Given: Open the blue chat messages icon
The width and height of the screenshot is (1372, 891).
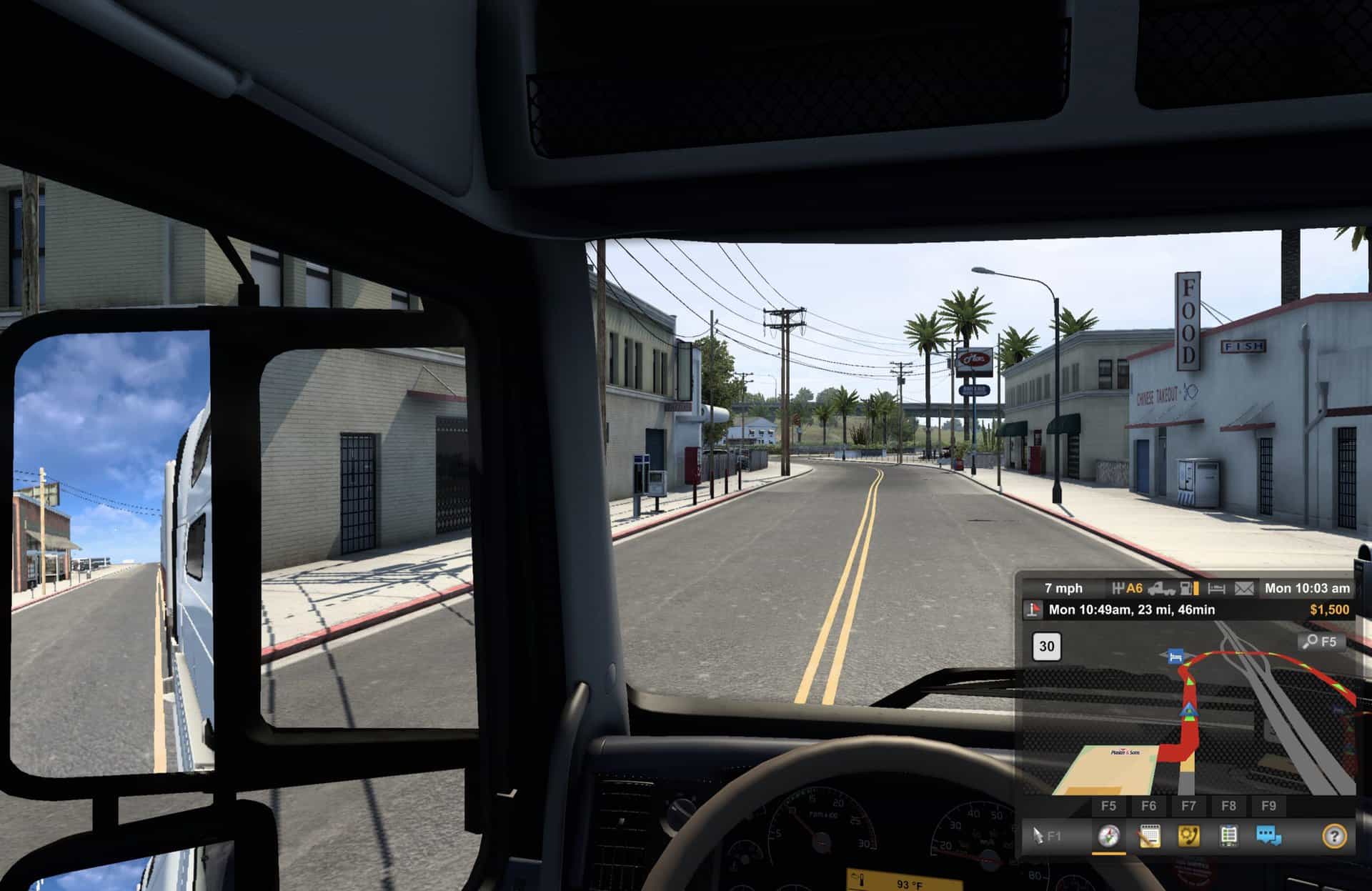Looking at the screenshot, I should point(1268,835).
